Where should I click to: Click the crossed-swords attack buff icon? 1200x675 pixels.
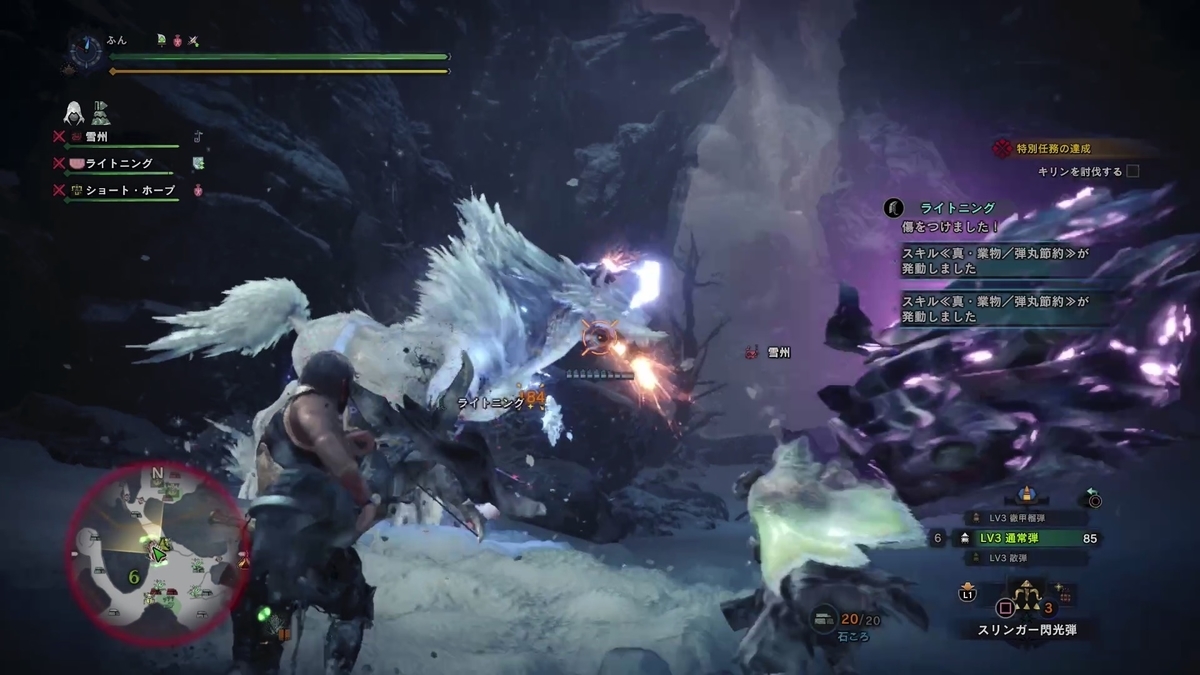pos(194,41)
